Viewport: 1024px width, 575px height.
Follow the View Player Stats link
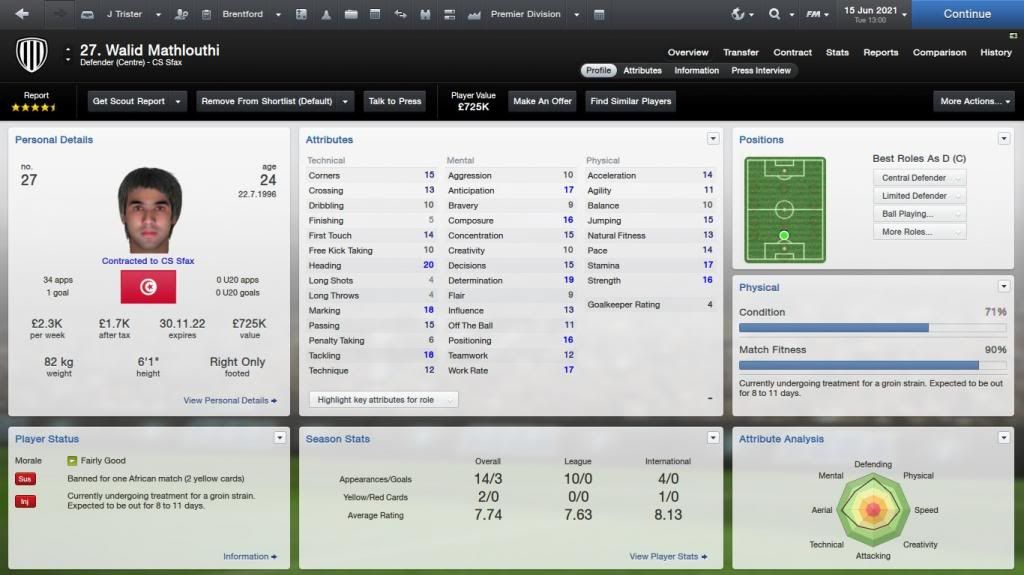(x=668, y=556)
